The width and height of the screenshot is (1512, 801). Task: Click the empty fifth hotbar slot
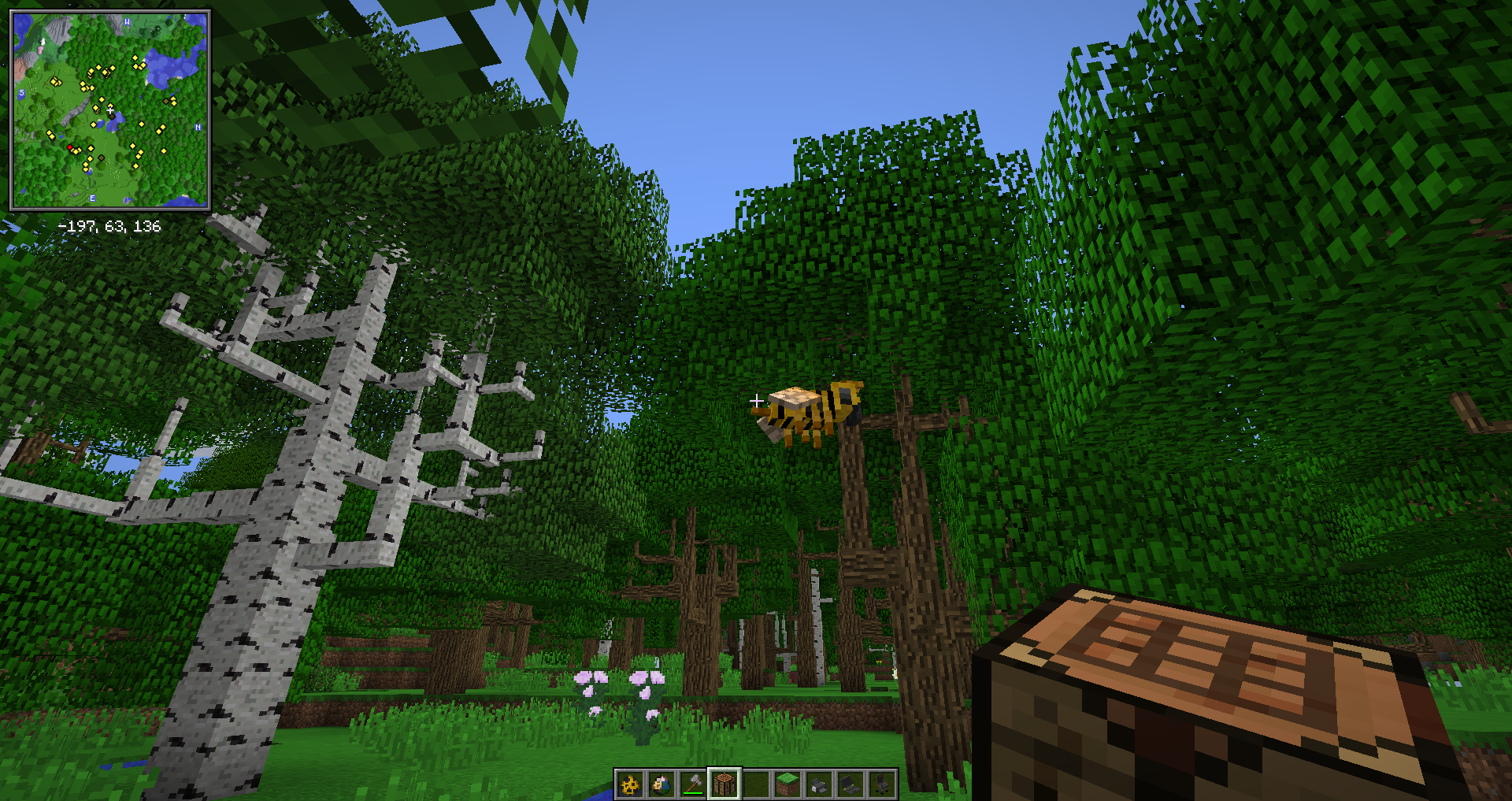754,784
